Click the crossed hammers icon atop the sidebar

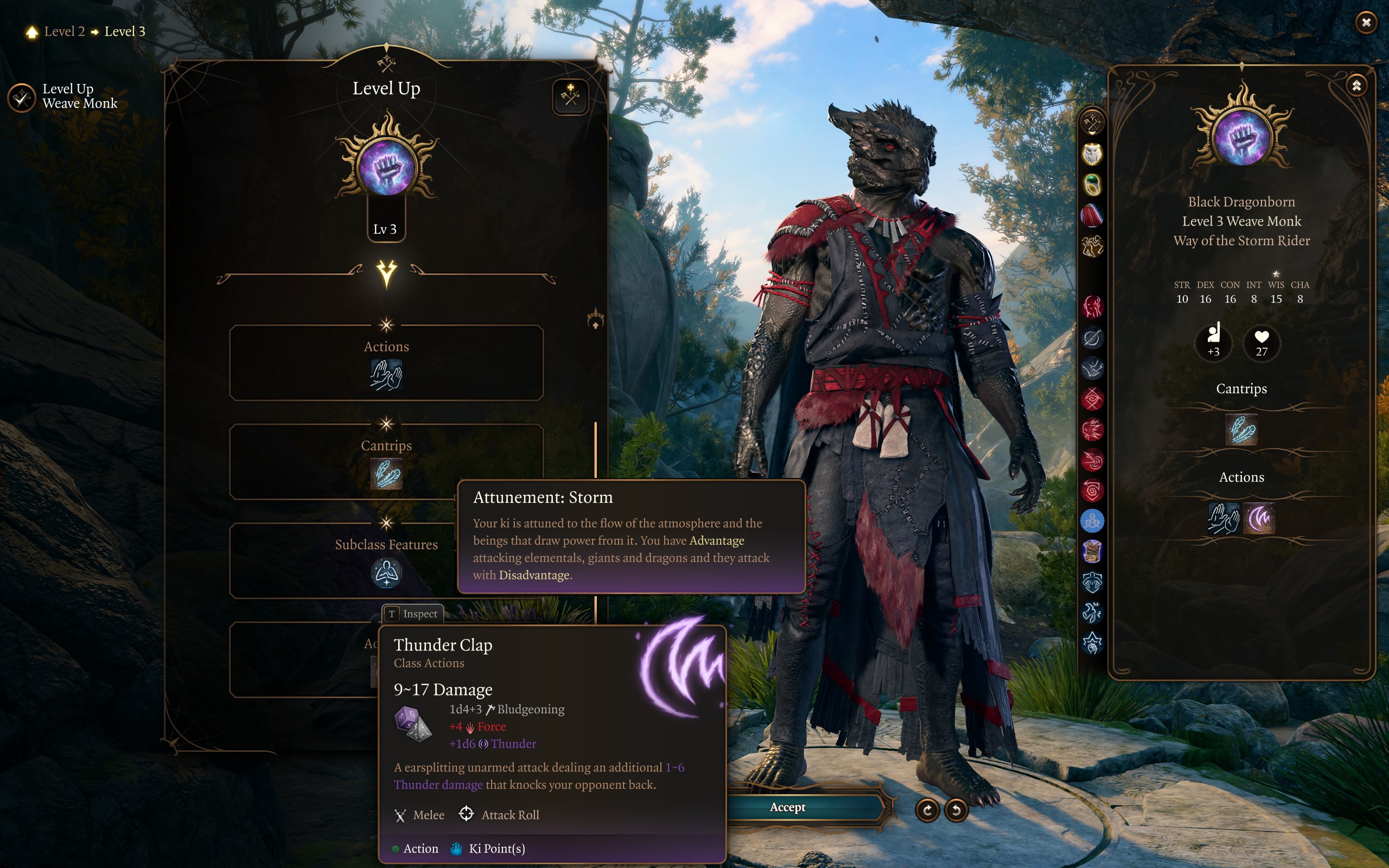click(x=1092, y=122)
